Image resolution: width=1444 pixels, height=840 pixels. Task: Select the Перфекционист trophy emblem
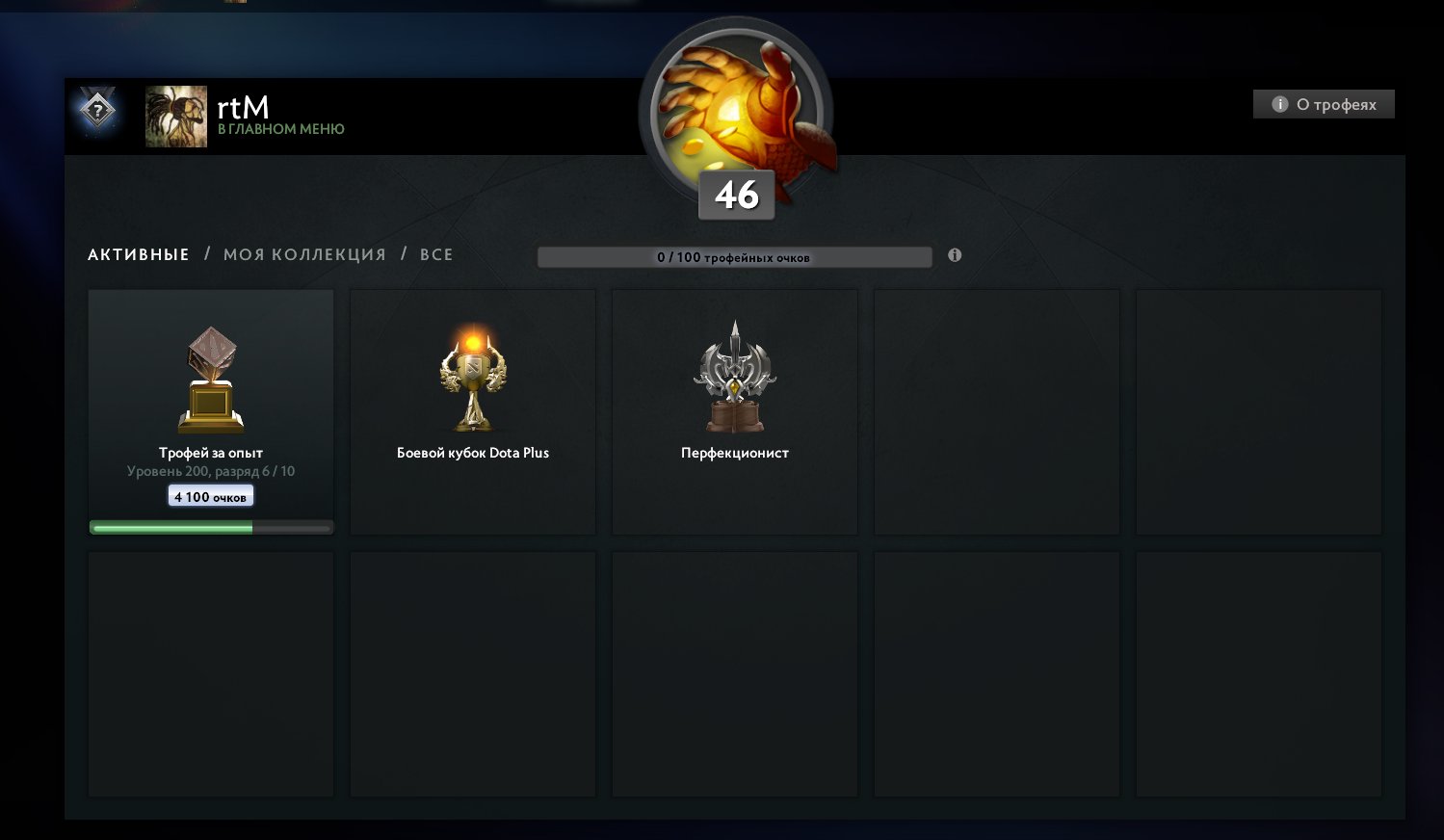(734, 376)
